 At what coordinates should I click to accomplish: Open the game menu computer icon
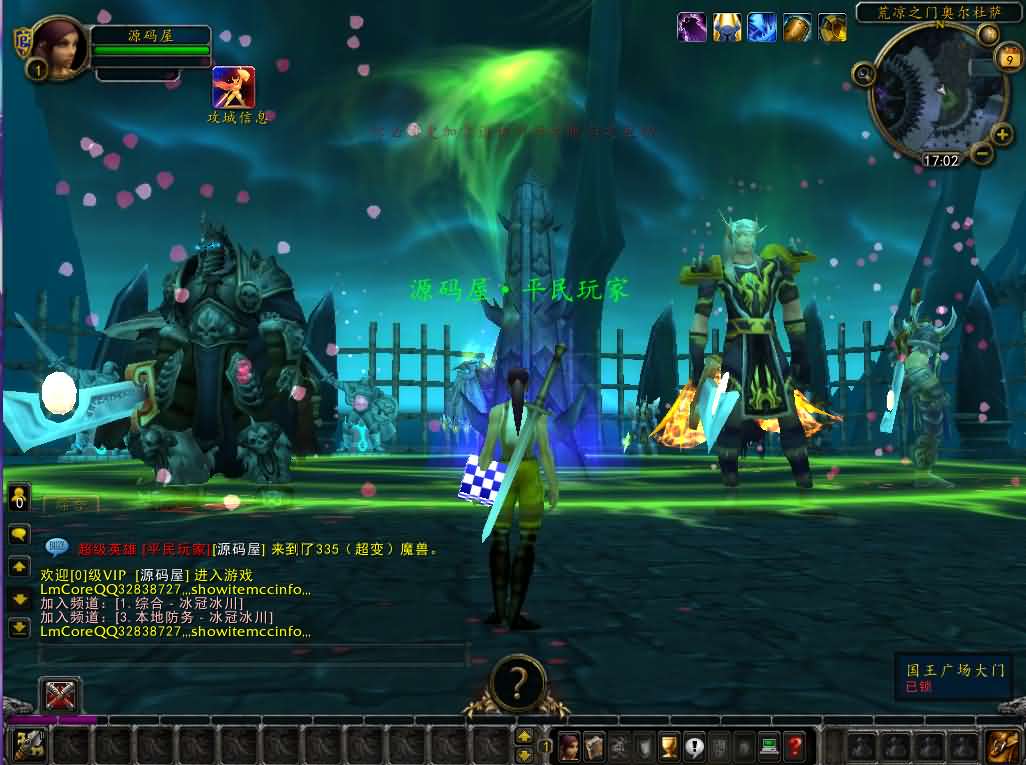[769, 745]
